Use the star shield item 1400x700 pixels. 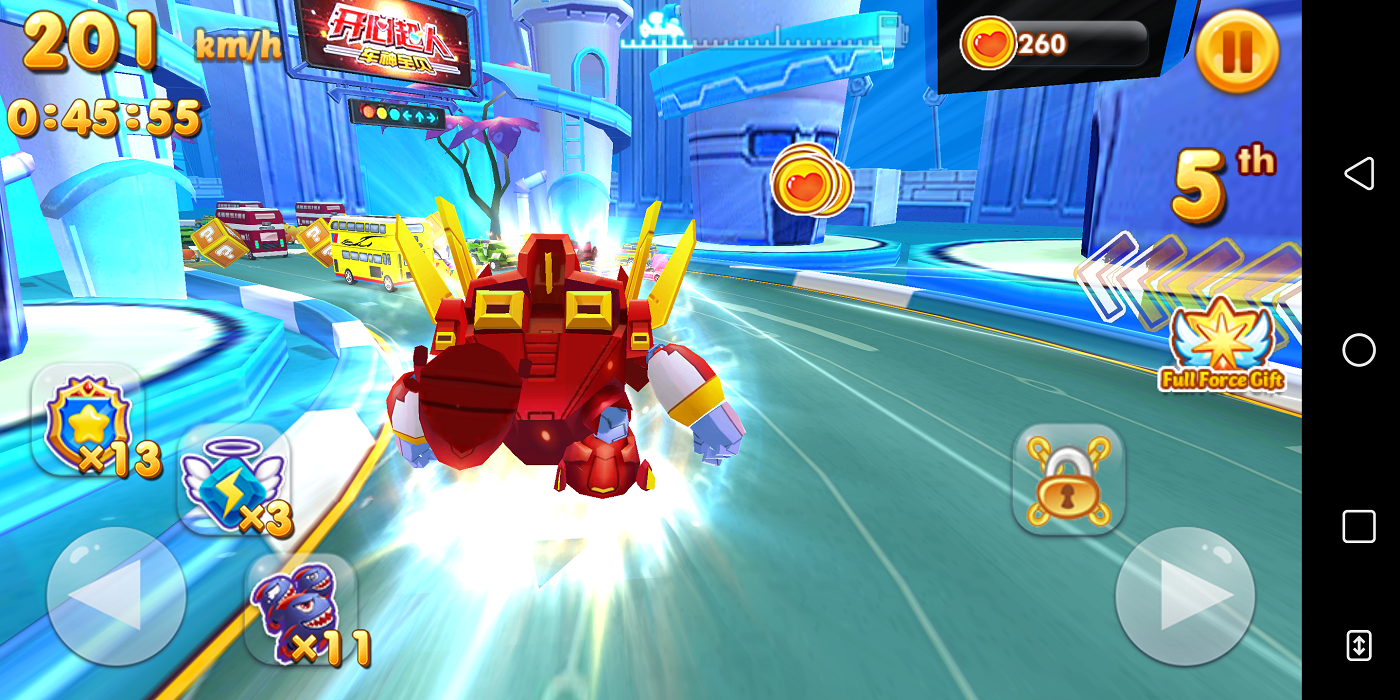pyautogui.click(x=88, y=420)
